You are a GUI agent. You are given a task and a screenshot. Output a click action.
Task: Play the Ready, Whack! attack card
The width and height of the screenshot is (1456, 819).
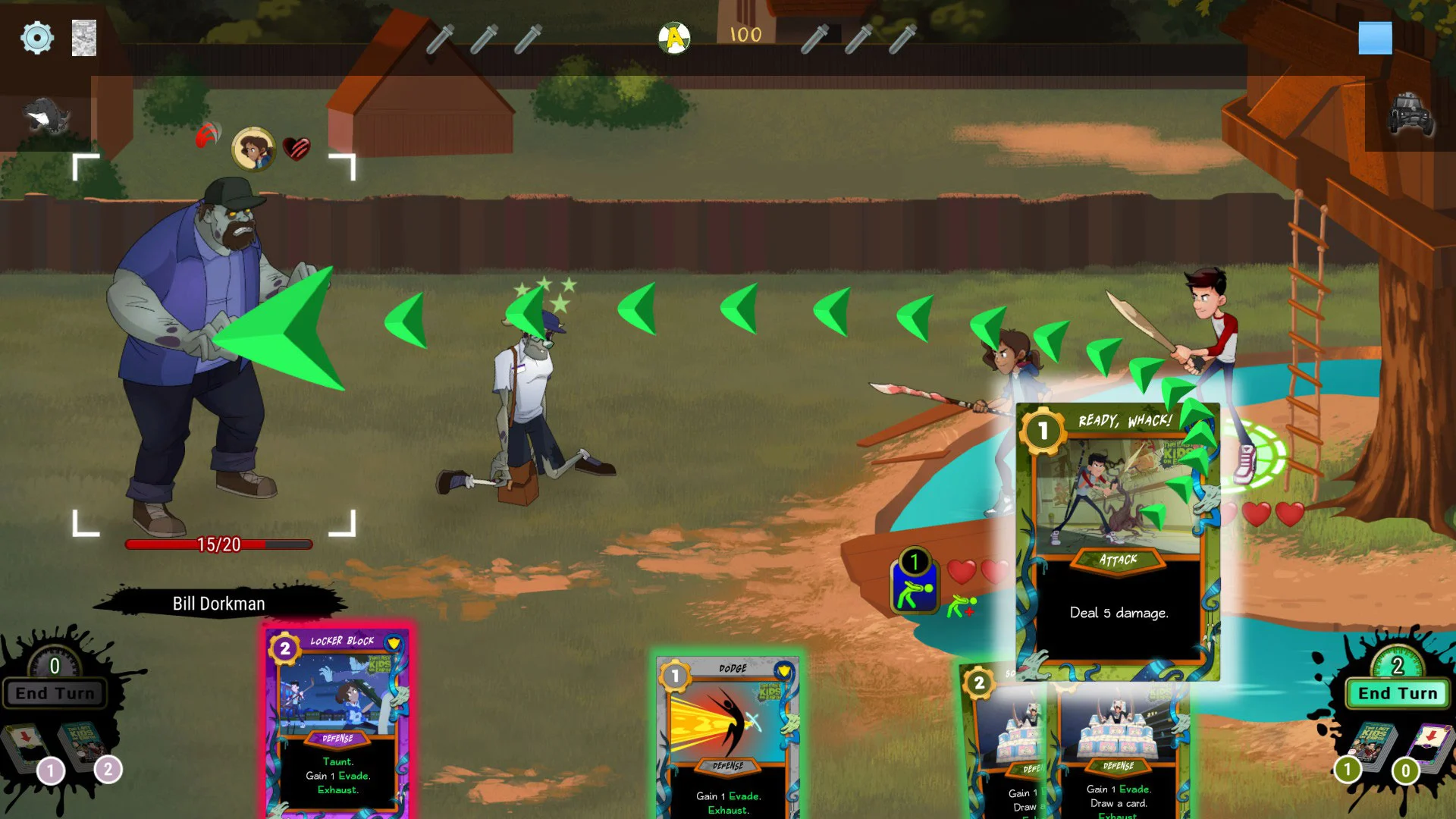pos(1118,541)
